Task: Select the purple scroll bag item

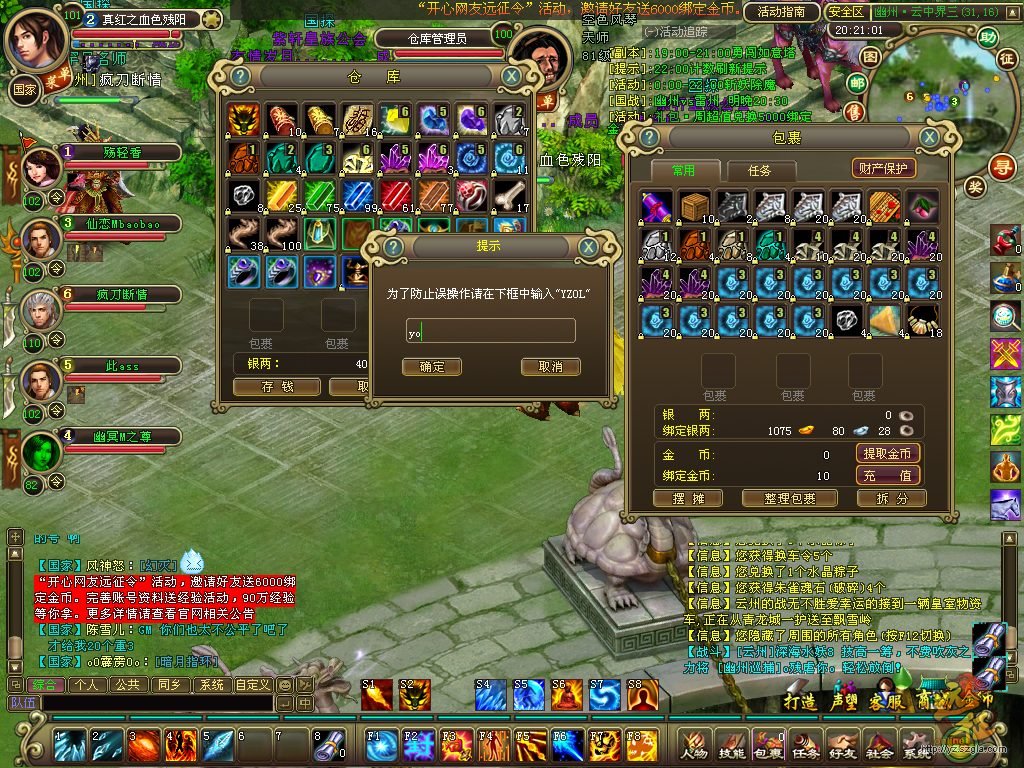Action: pyautogui.click(x=656, y=206)
